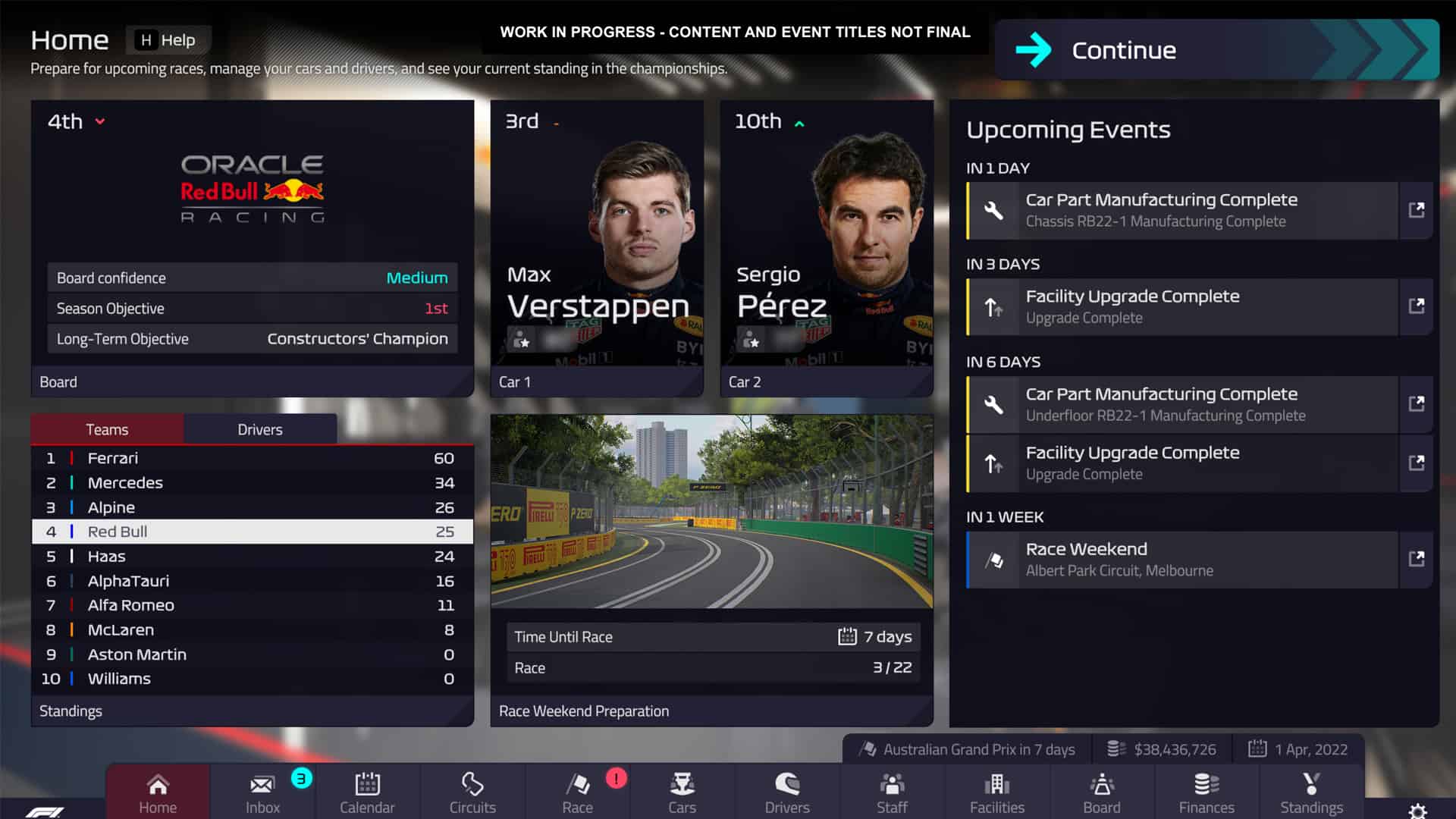Image resolution: width=1456 pixels, height=819 pixels.
Task: Open the Race Weekend event external link
Action: tap(1417, 560)
